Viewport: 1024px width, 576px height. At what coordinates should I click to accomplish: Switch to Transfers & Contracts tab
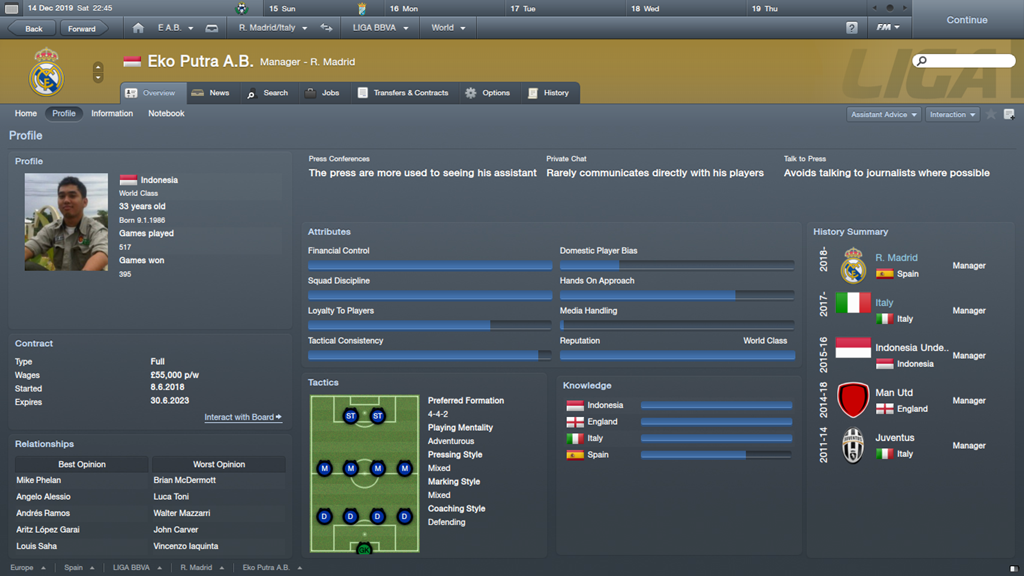(x=402, y=93)
